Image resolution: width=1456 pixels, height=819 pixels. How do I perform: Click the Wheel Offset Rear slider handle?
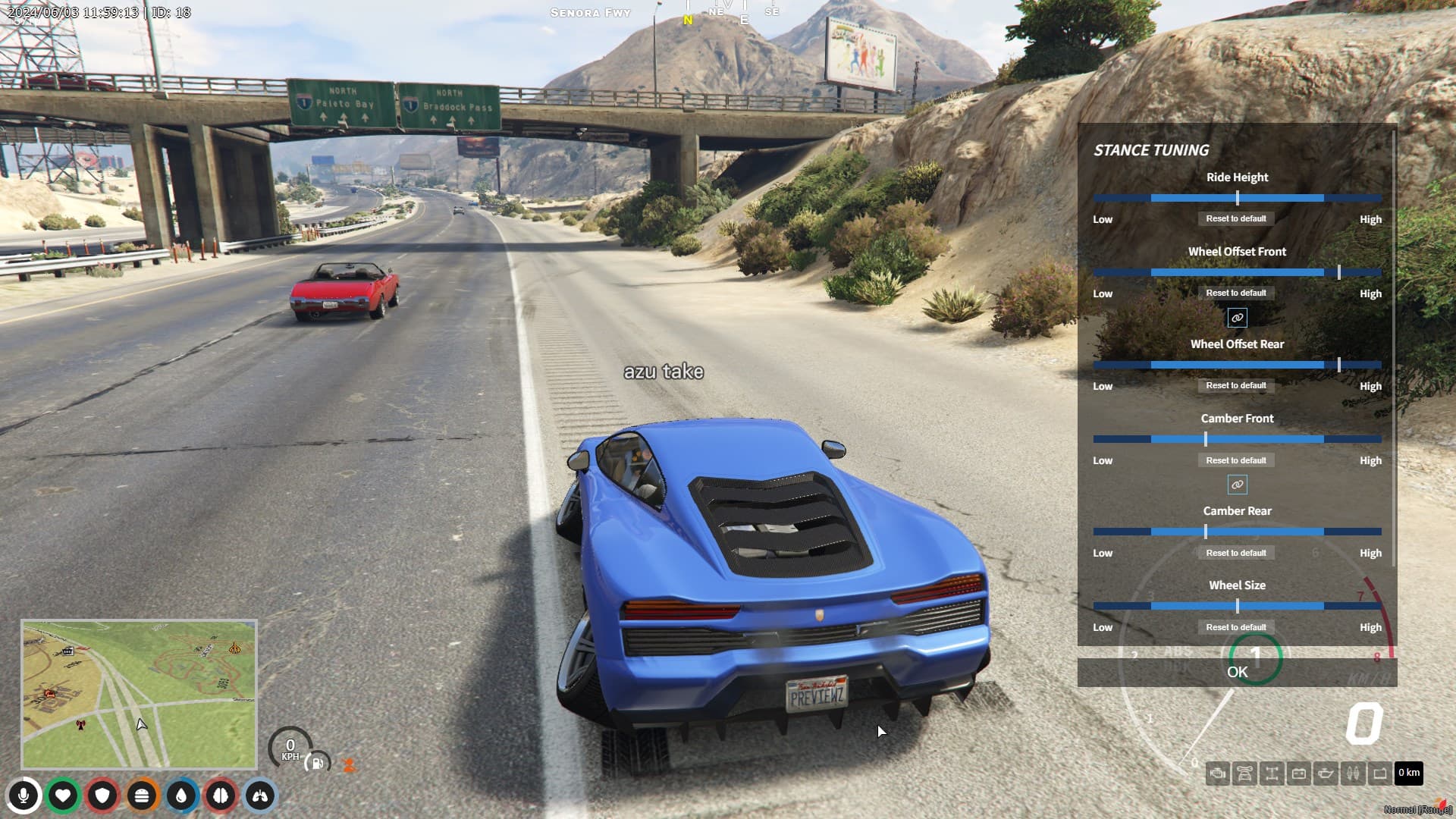click(x=1341, y=364)
